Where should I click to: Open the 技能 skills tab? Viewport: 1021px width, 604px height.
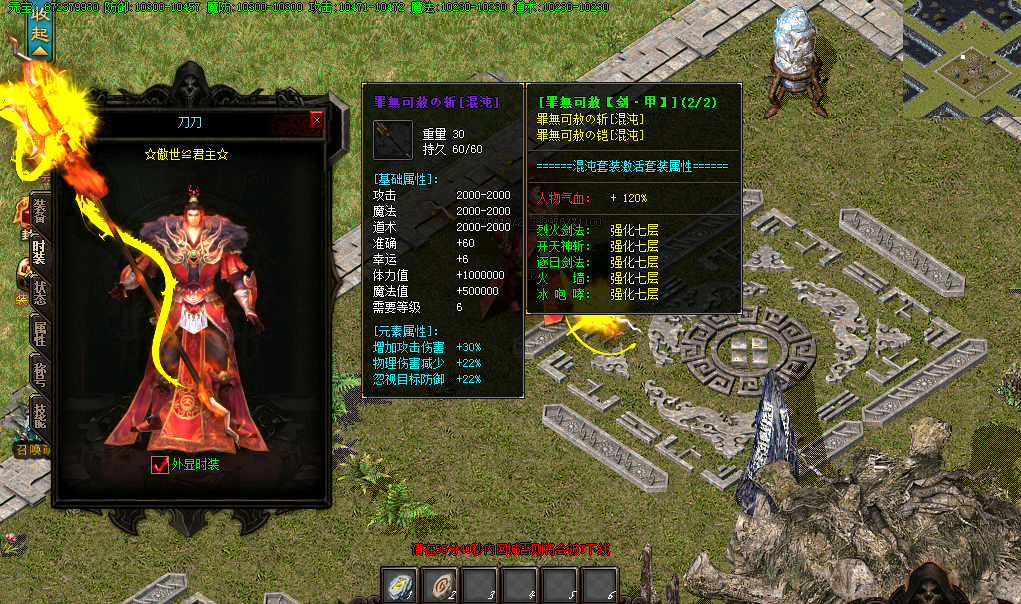pos(40,416)
